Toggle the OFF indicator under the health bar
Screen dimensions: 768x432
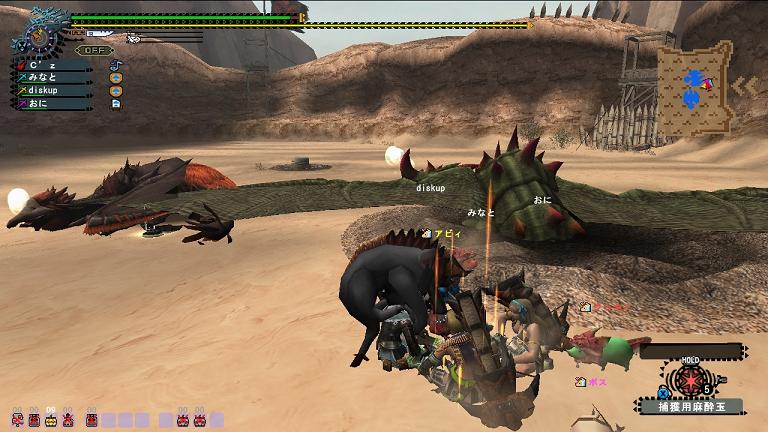(95, 50)
